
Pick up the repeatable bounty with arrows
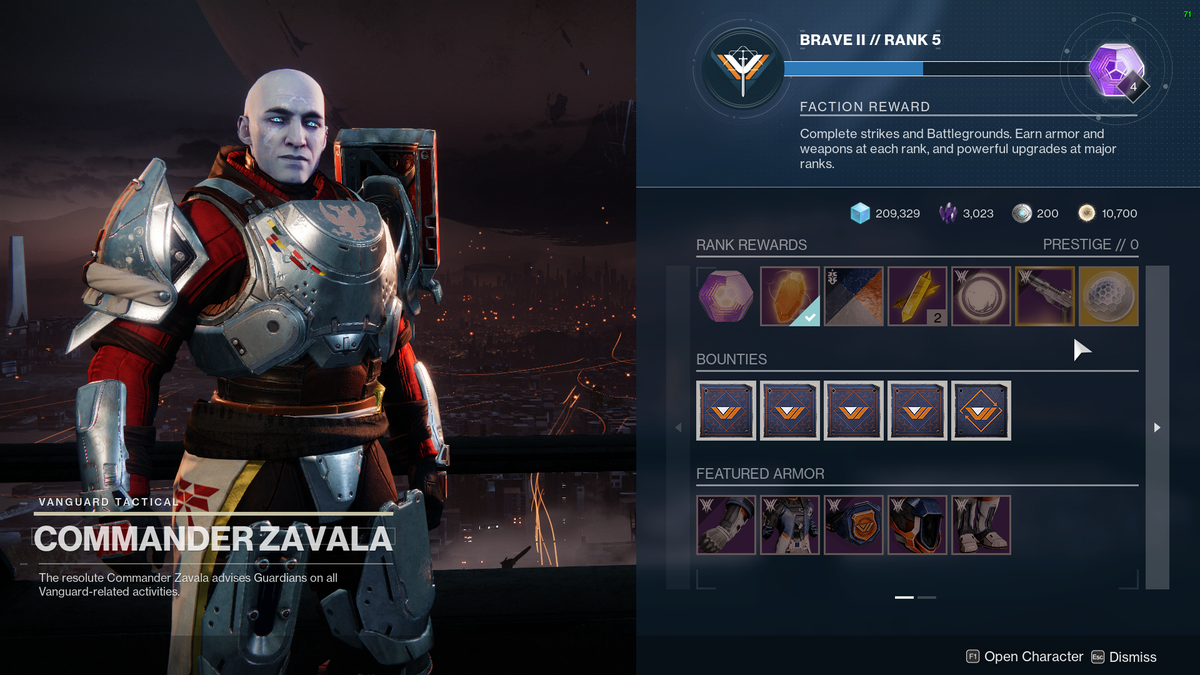(981, 410)
